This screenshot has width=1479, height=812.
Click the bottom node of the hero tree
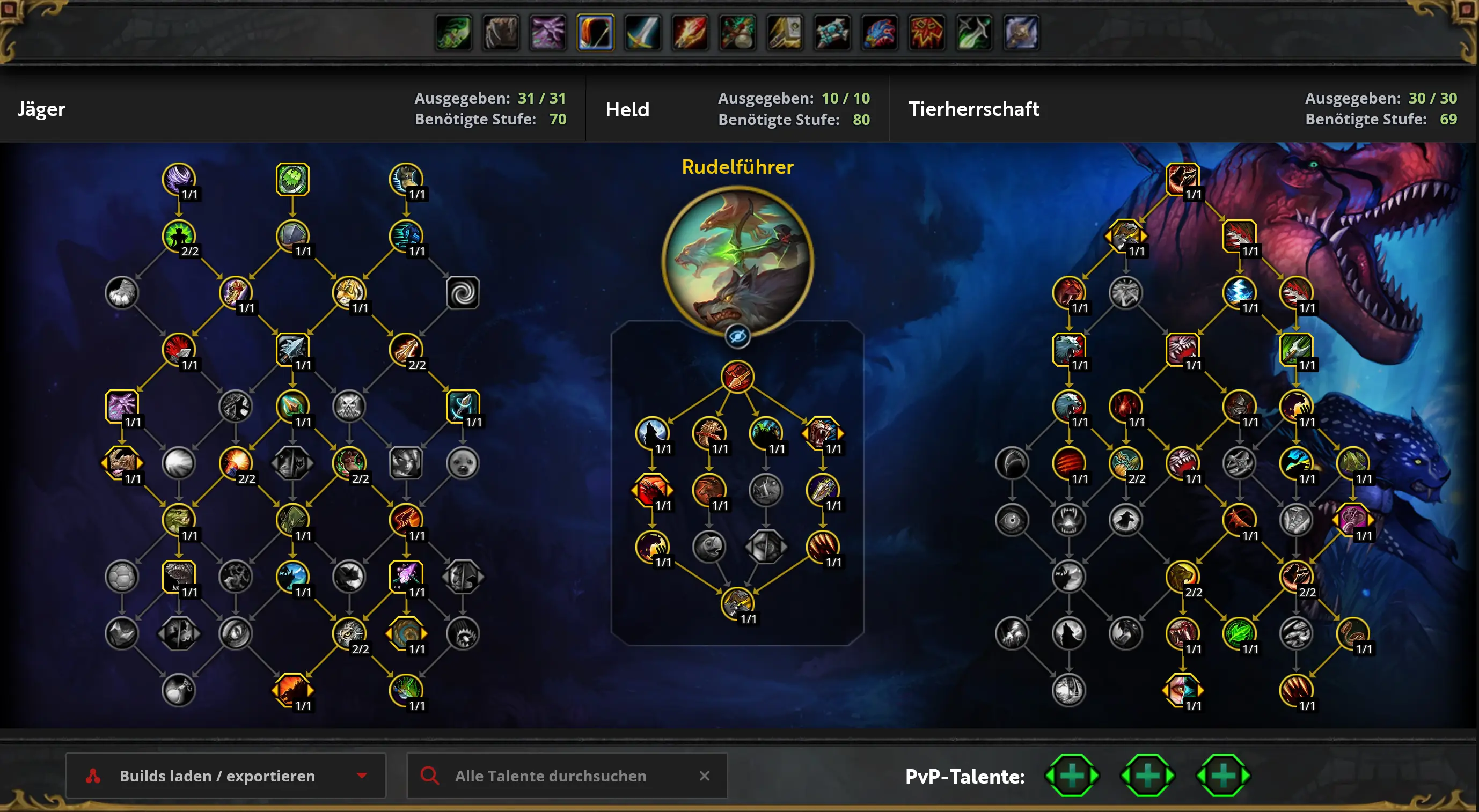[737, 603]
